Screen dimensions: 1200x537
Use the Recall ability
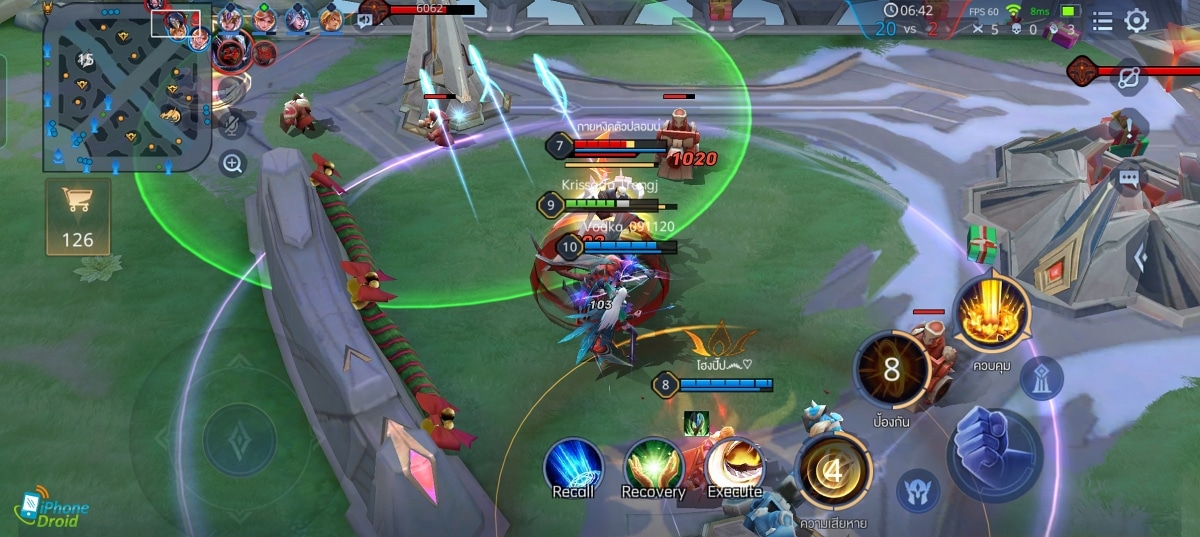(x=573, y=468)
